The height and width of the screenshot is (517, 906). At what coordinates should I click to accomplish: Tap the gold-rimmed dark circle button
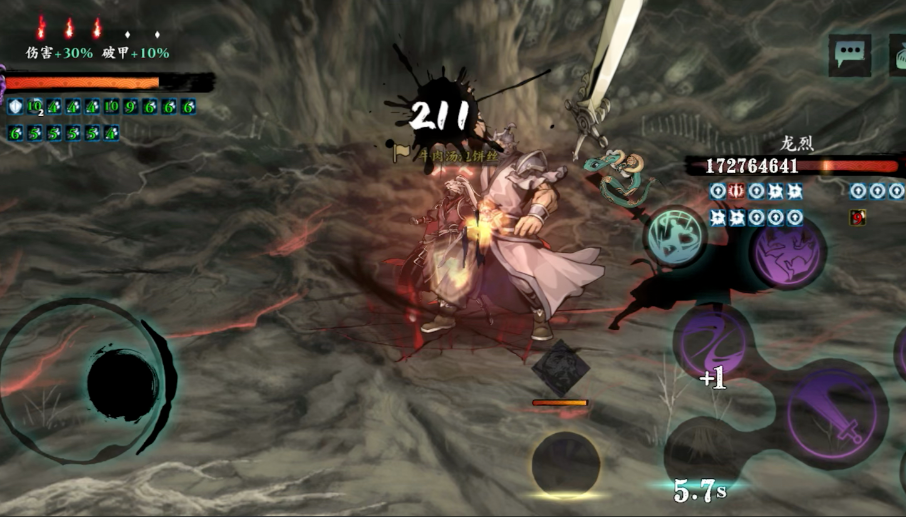(566, 465)
